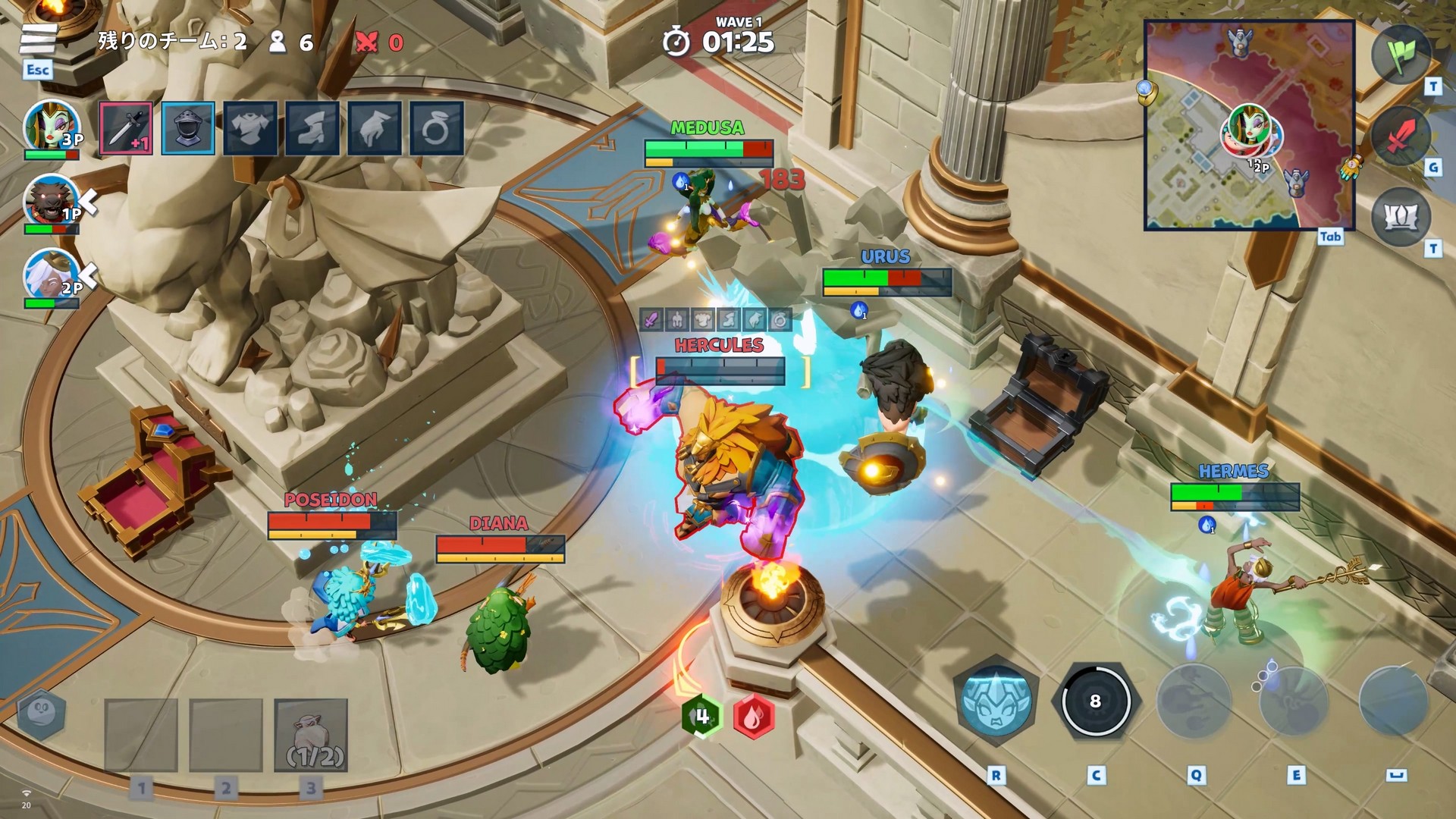This screenshot has width=1456, height=819.
Task: Select the gloves equipment slot
Action: (375, 128)
